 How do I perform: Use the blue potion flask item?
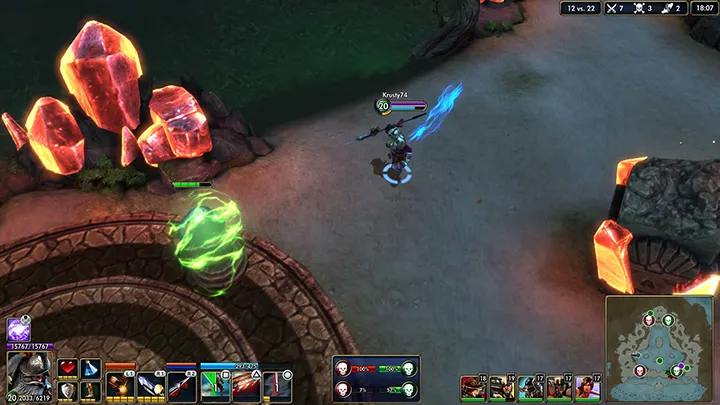(91, 368)
